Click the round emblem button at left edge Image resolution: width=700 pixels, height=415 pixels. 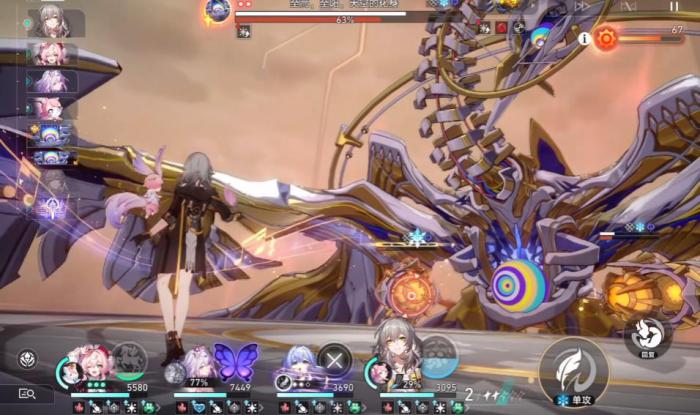28,358
